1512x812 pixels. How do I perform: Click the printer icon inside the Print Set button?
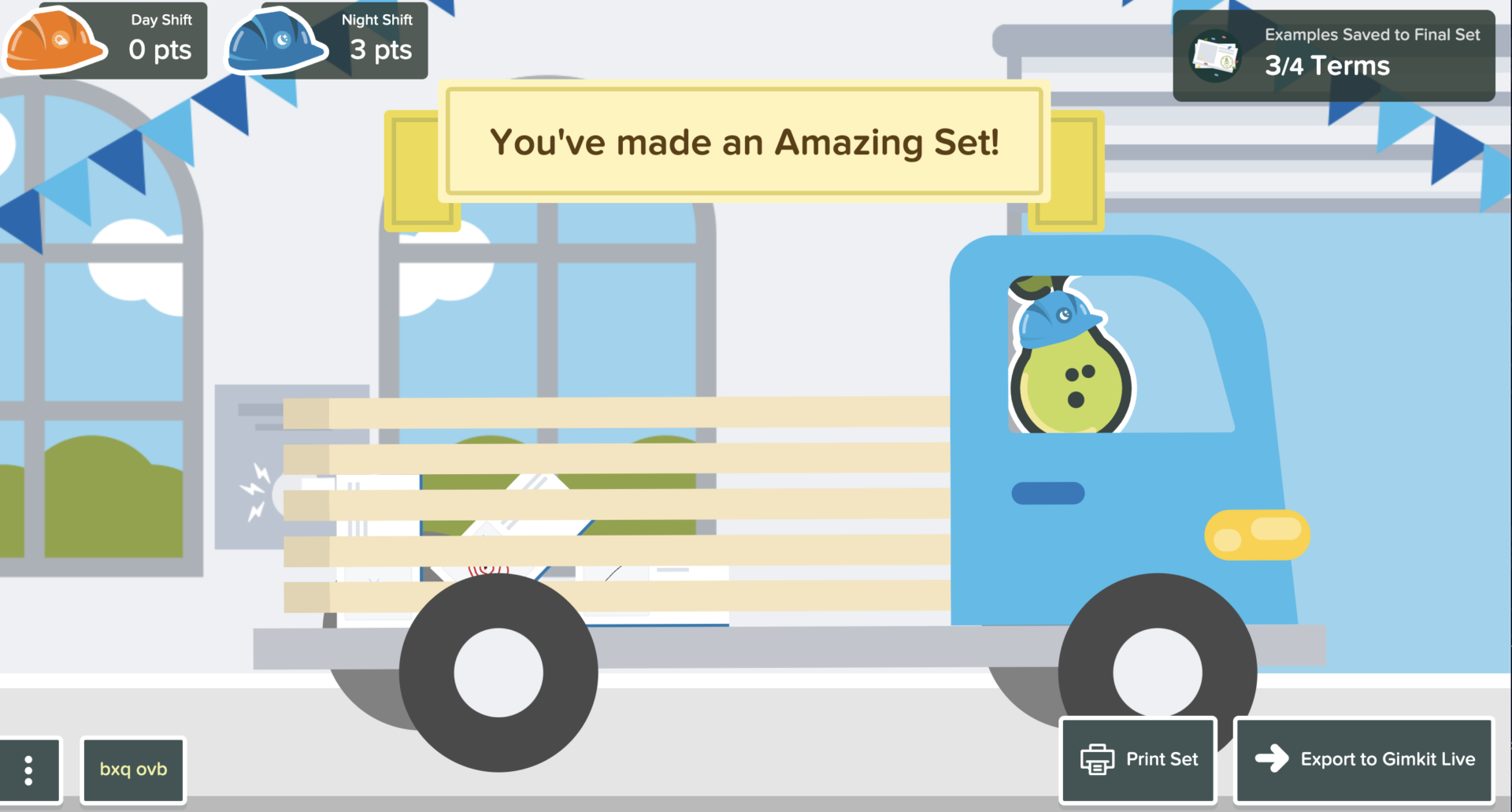click(1096, 759)
